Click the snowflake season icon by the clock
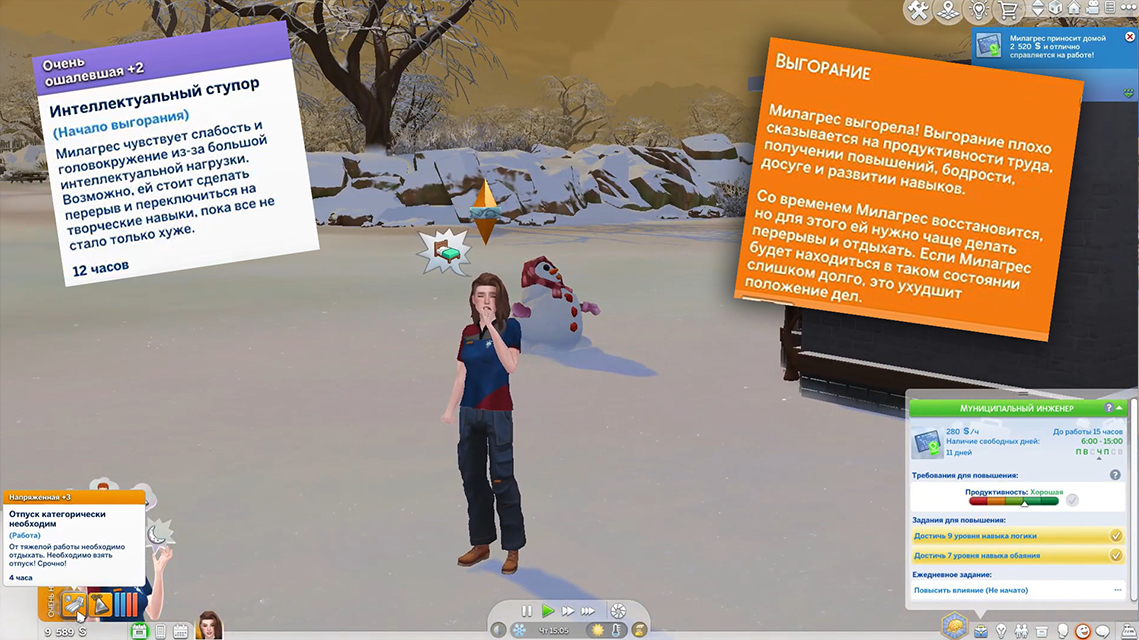Viewport: 1139px width, 640px height. point(520,630)
